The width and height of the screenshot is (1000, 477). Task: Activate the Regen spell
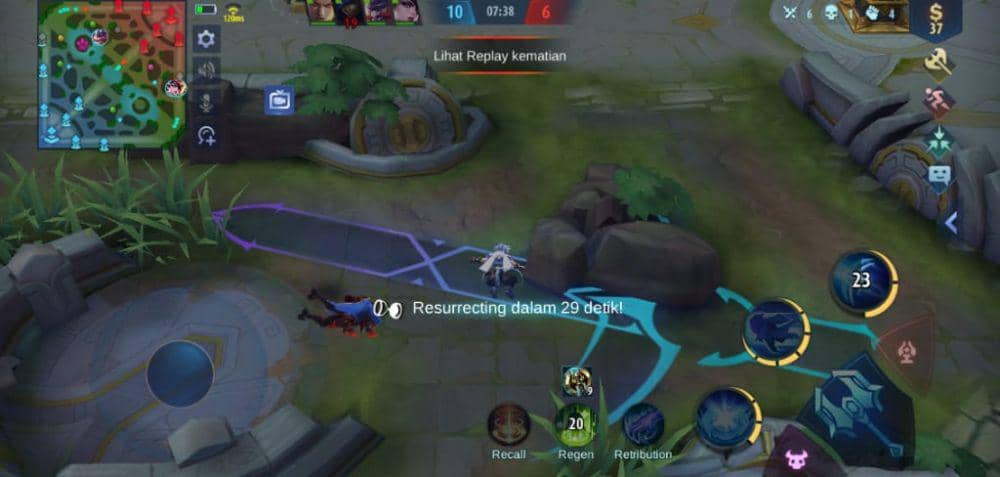(576, 425)
